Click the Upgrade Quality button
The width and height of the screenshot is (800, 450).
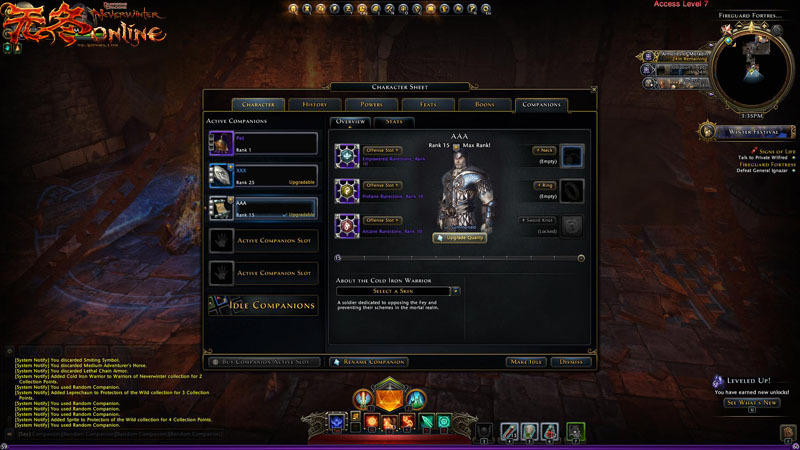pos(459,238)
